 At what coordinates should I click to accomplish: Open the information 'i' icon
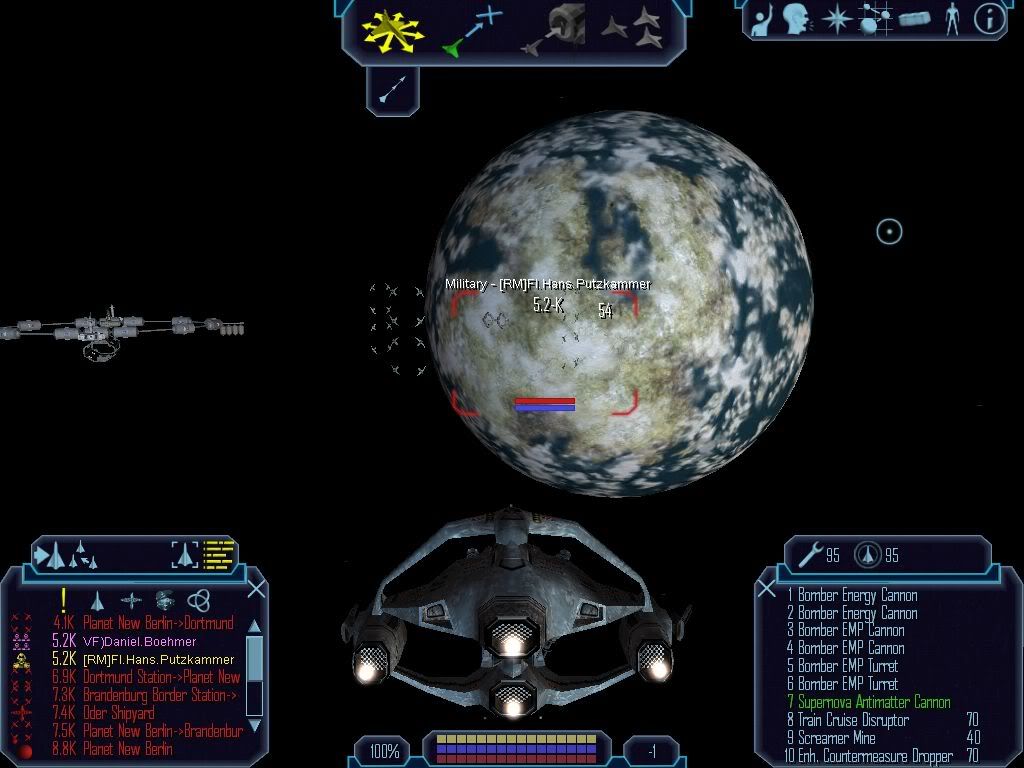pos(989,18)
